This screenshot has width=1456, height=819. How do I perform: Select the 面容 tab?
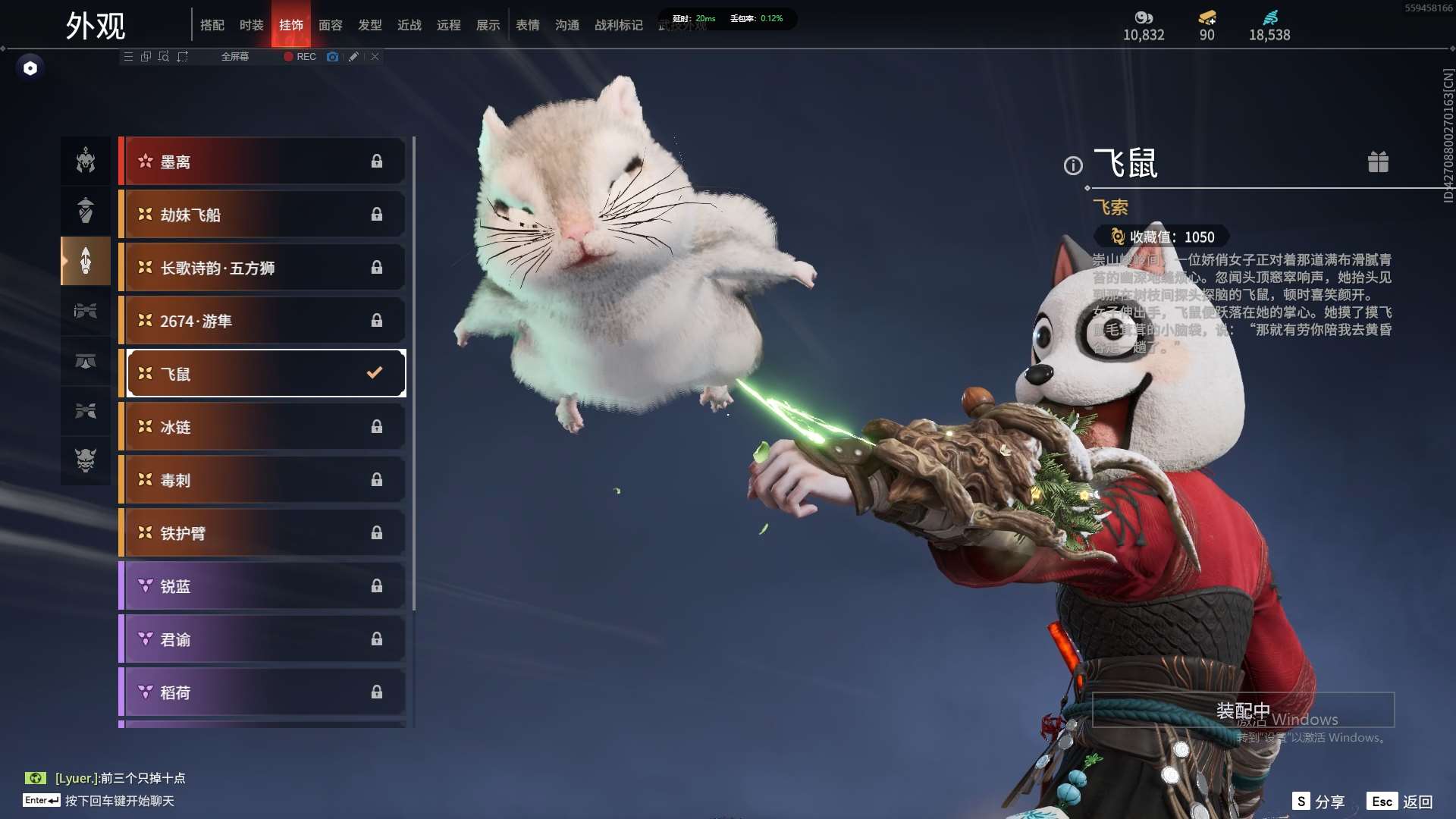point(331,25)
